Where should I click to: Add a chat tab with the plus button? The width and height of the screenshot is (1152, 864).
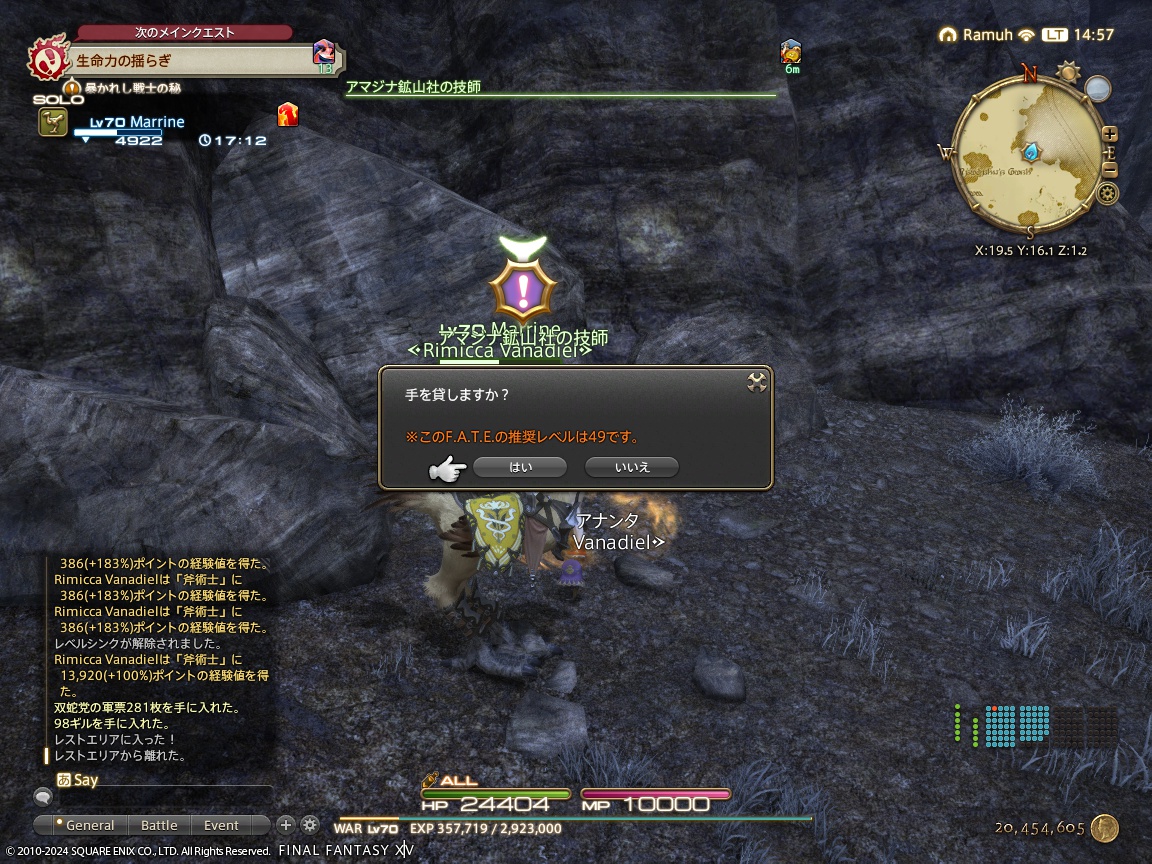285,825
